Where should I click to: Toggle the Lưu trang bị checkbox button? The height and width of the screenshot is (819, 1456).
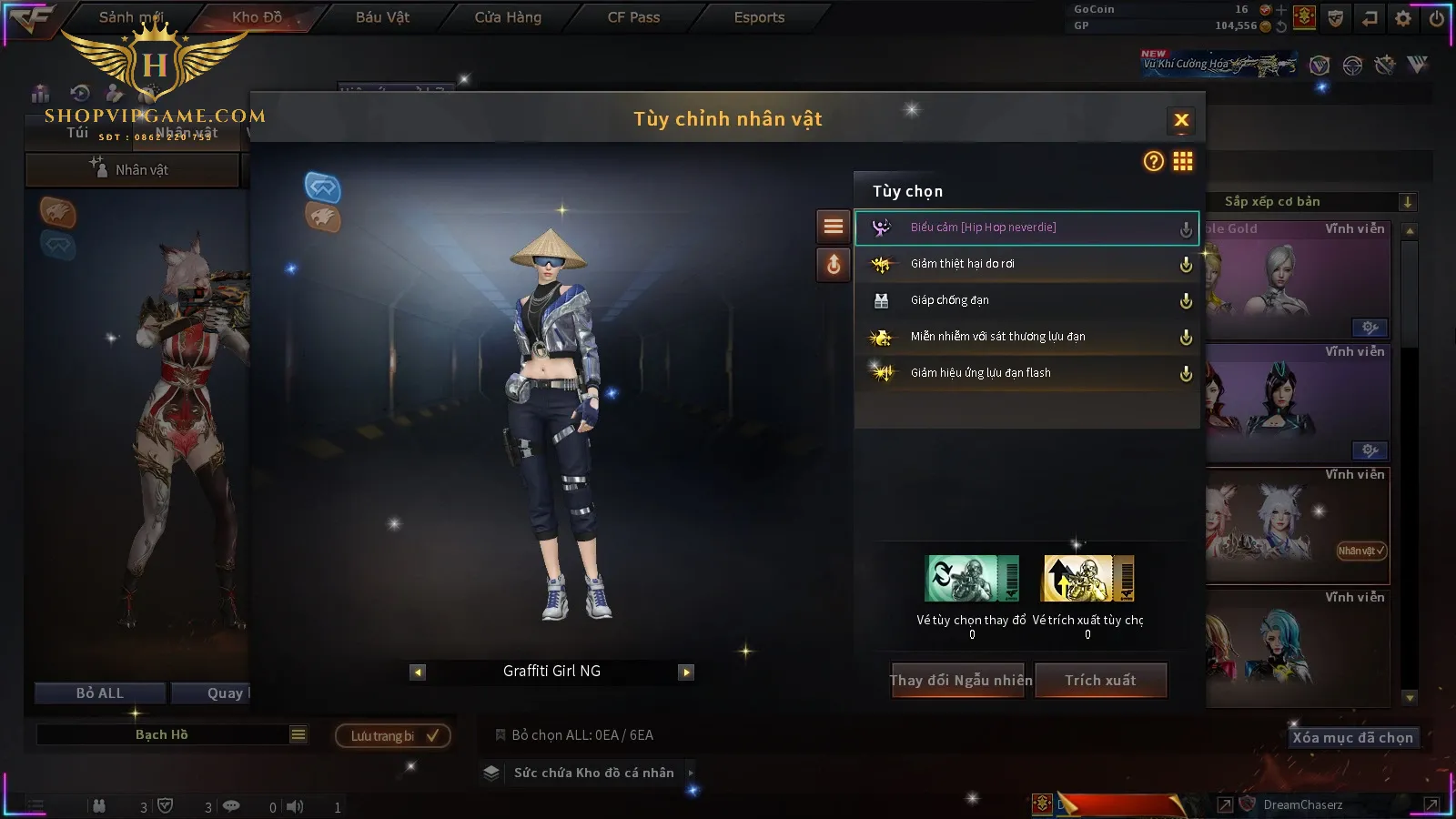[x=393, y=735]
